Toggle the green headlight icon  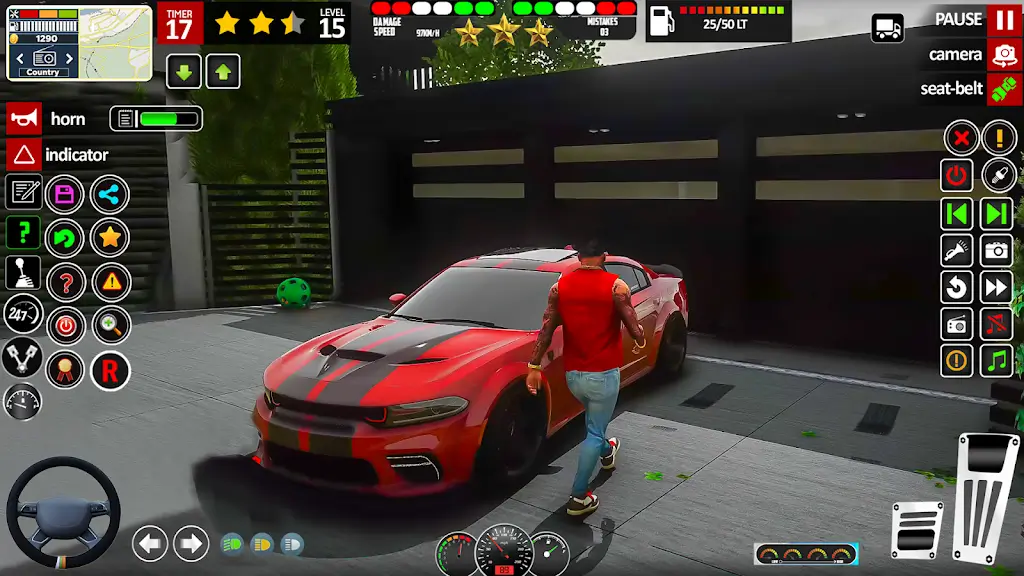tap(232, 543)
